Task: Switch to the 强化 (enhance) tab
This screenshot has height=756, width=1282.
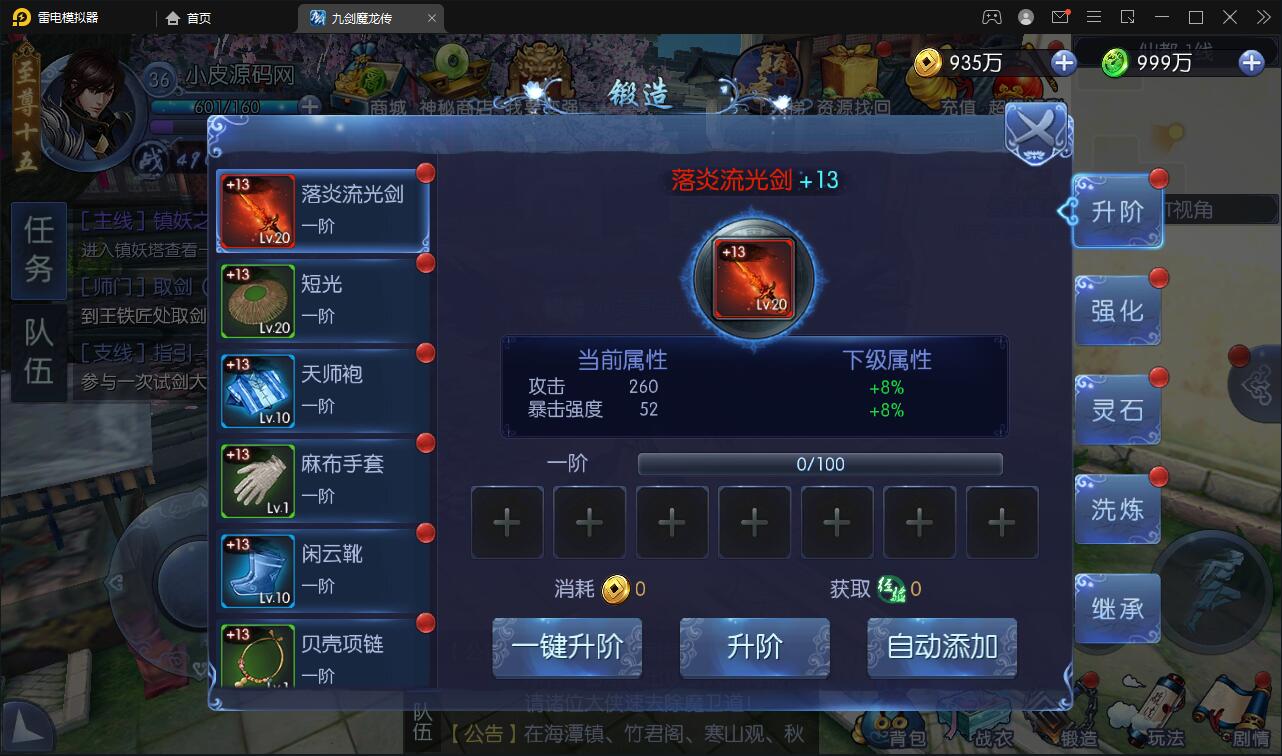Action: point(1117,311)
